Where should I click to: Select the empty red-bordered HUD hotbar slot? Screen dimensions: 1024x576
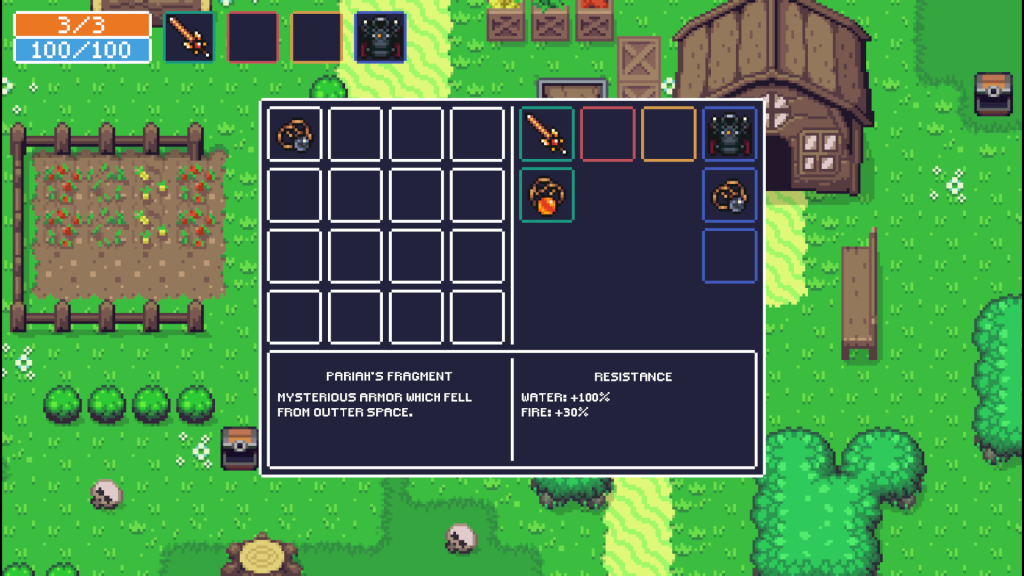tap(253, 37)
